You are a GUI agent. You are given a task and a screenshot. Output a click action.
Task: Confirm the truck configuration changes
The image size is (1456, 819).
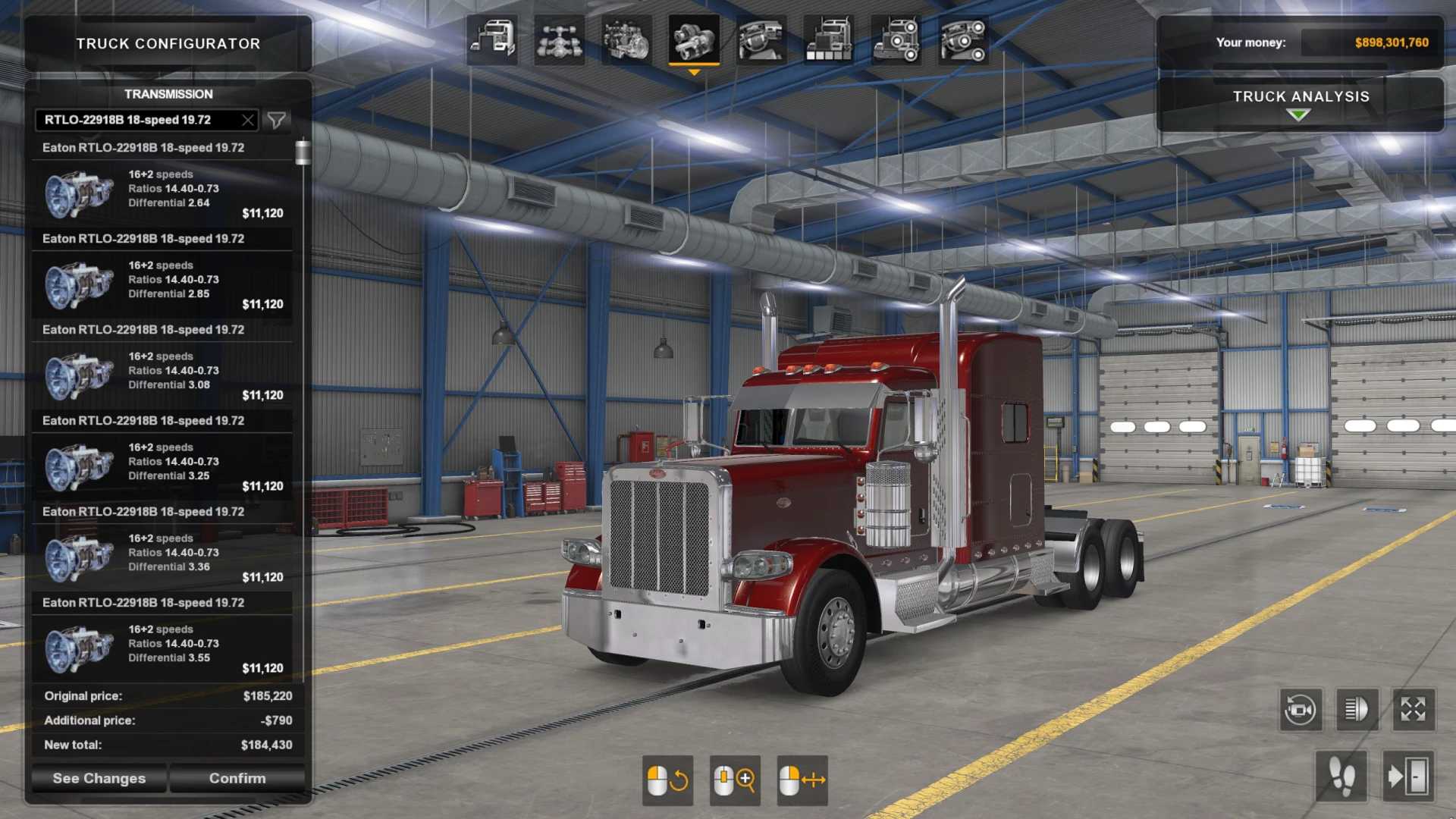[237, 778]
